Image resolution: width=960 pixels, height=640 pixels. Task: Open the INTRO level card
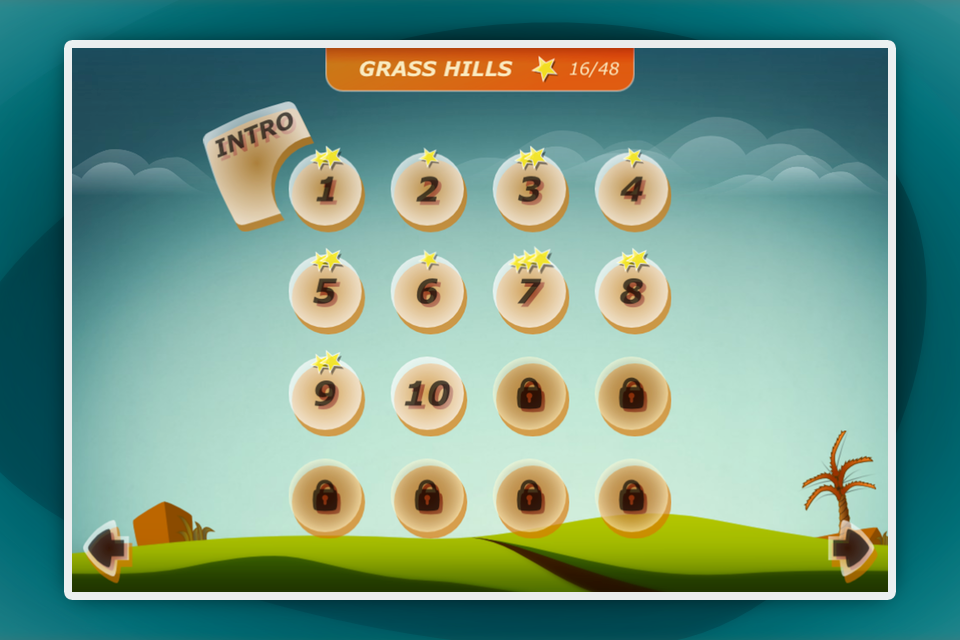(x=248, y=160)
